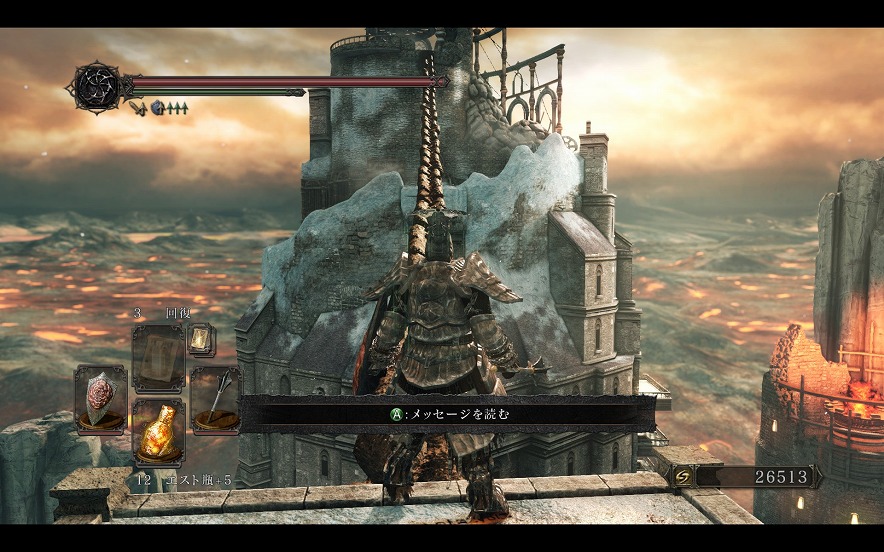Click the small glowing secondary spell icon
This screenshot has width=884, height=552.
(200, 338)
